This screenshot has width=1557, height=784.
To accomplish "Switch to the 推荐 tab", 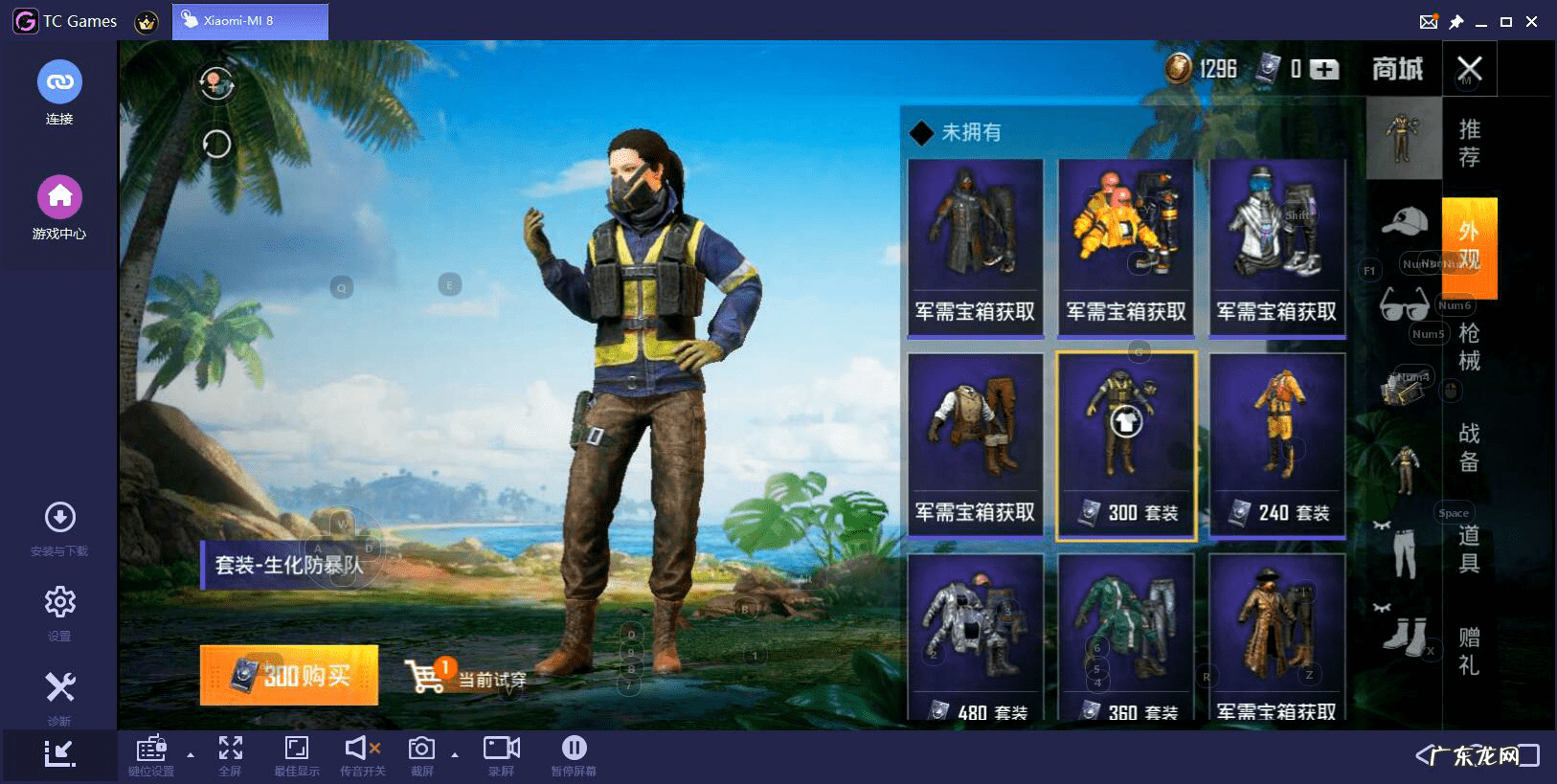I will (1469, 143).
